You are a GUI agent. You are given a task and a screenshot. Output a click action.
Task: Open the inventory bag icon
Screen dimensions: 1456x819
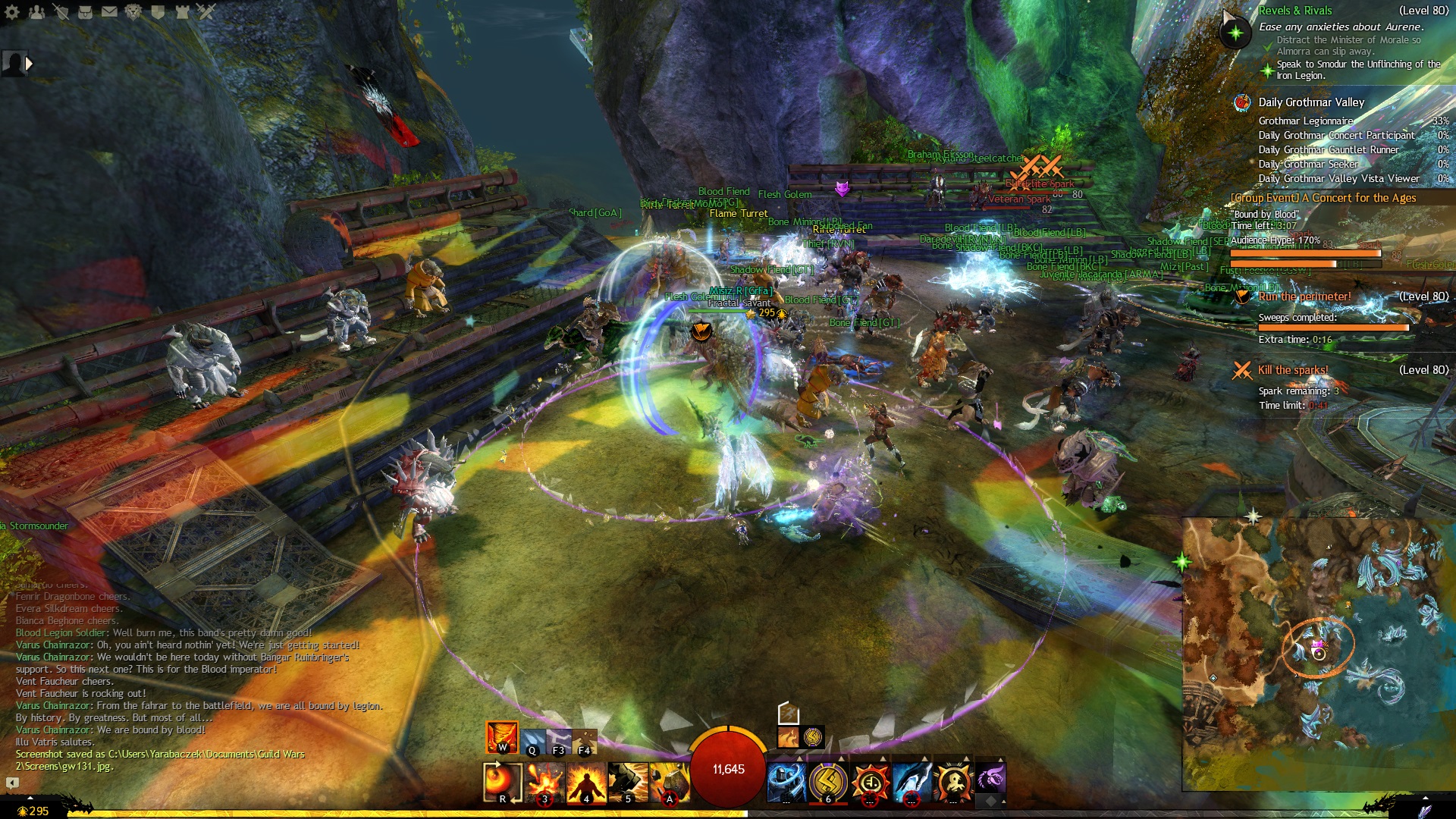click(85, 12)
